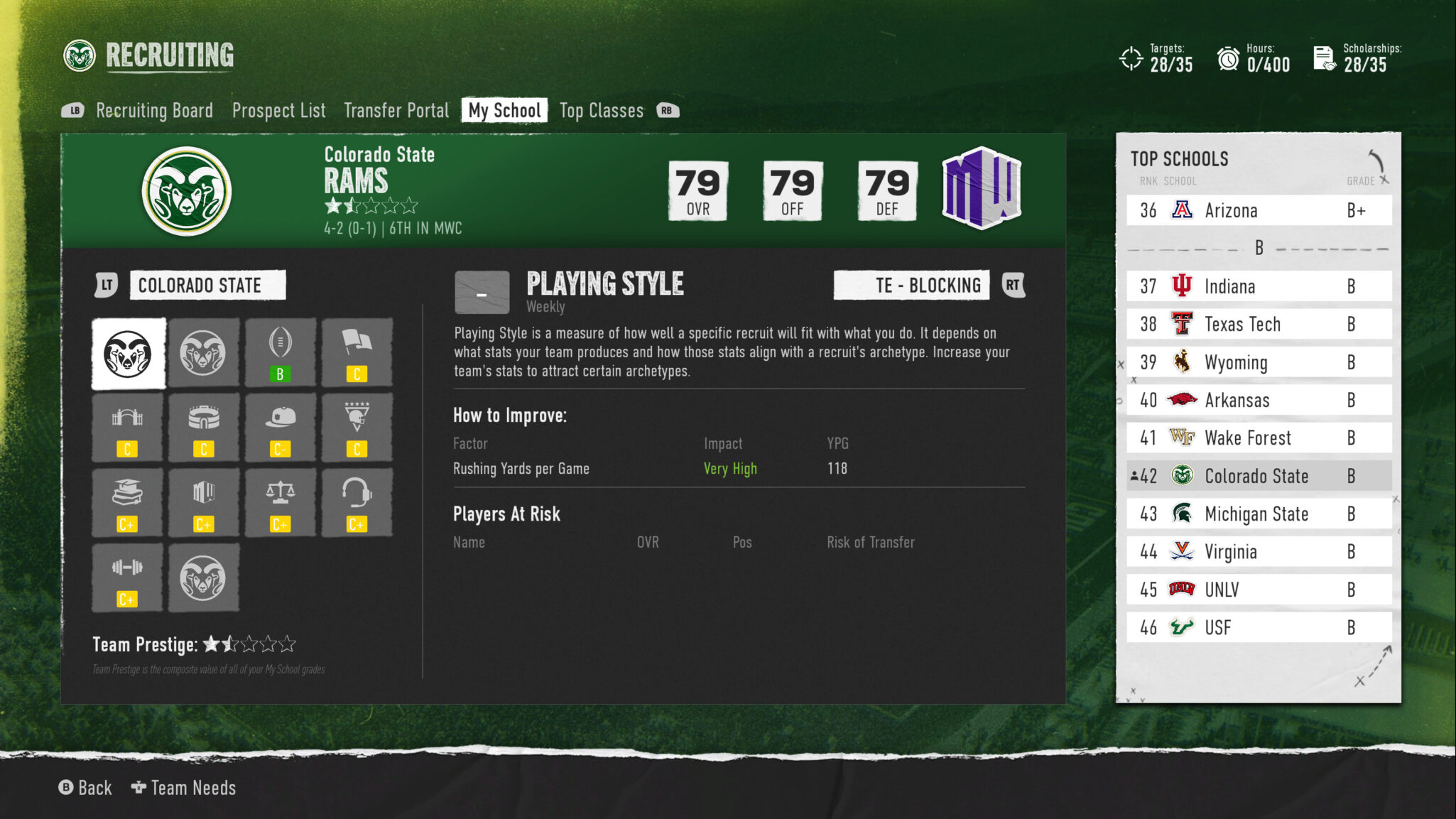The height and width of the screenshot is (819, 1456).
Task: Open the Prospect List tab
Action: 278,111
